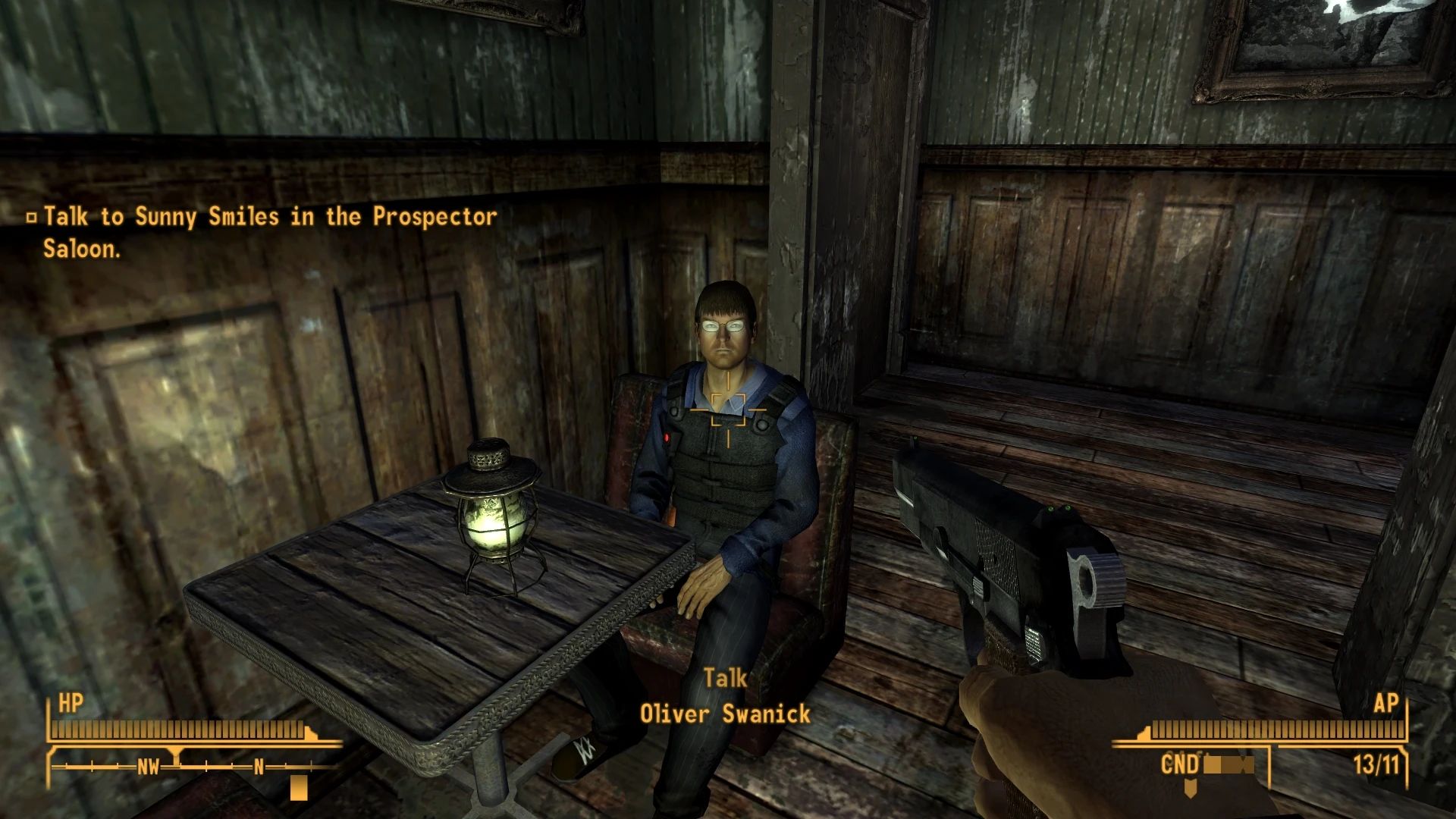The width and height of the screenshot is (1456, 819).
Task: Click the notch on the HP bar
Action: (312, 733)
